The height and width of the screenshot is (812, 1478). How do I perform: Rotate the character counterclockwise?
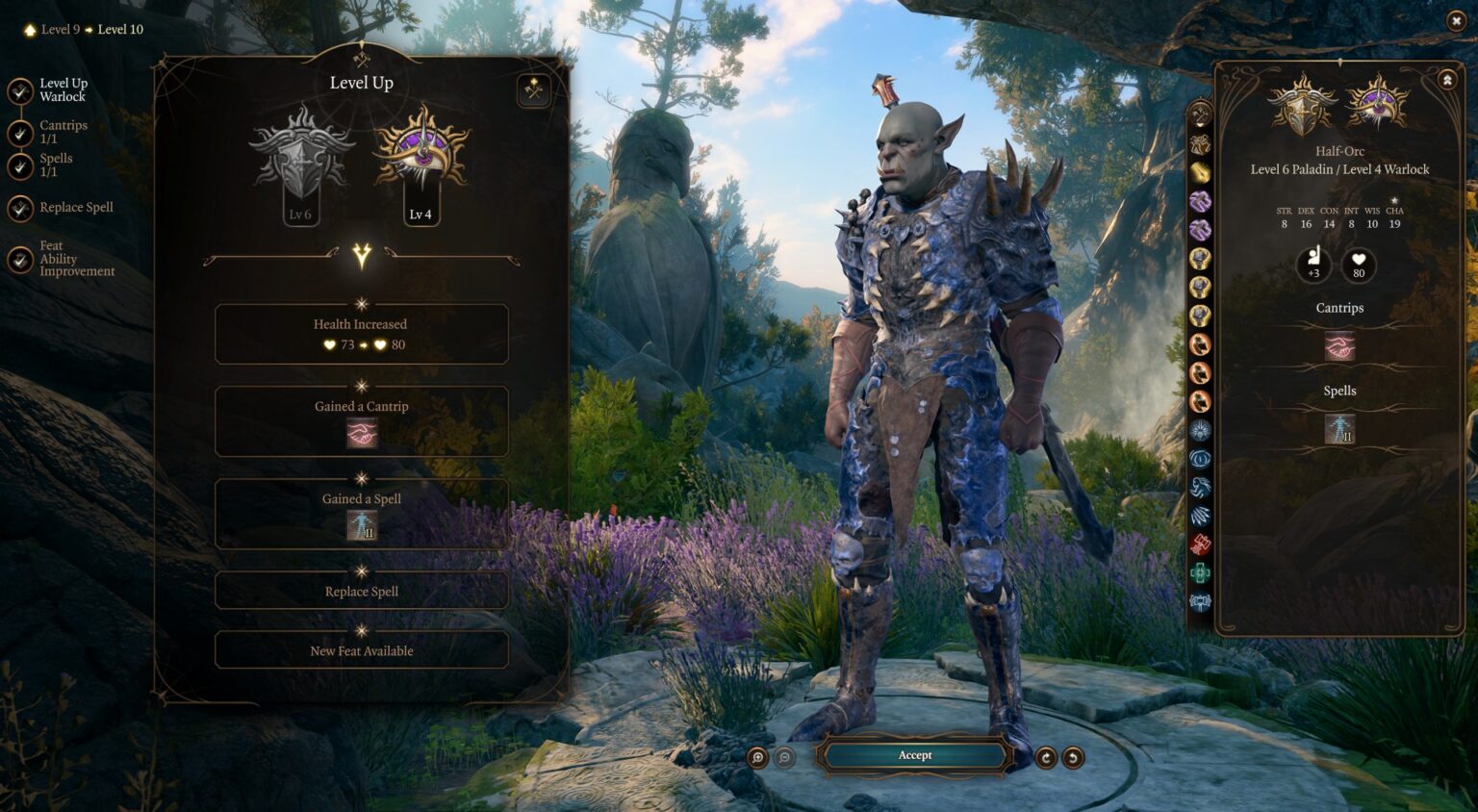(1073, 757)
